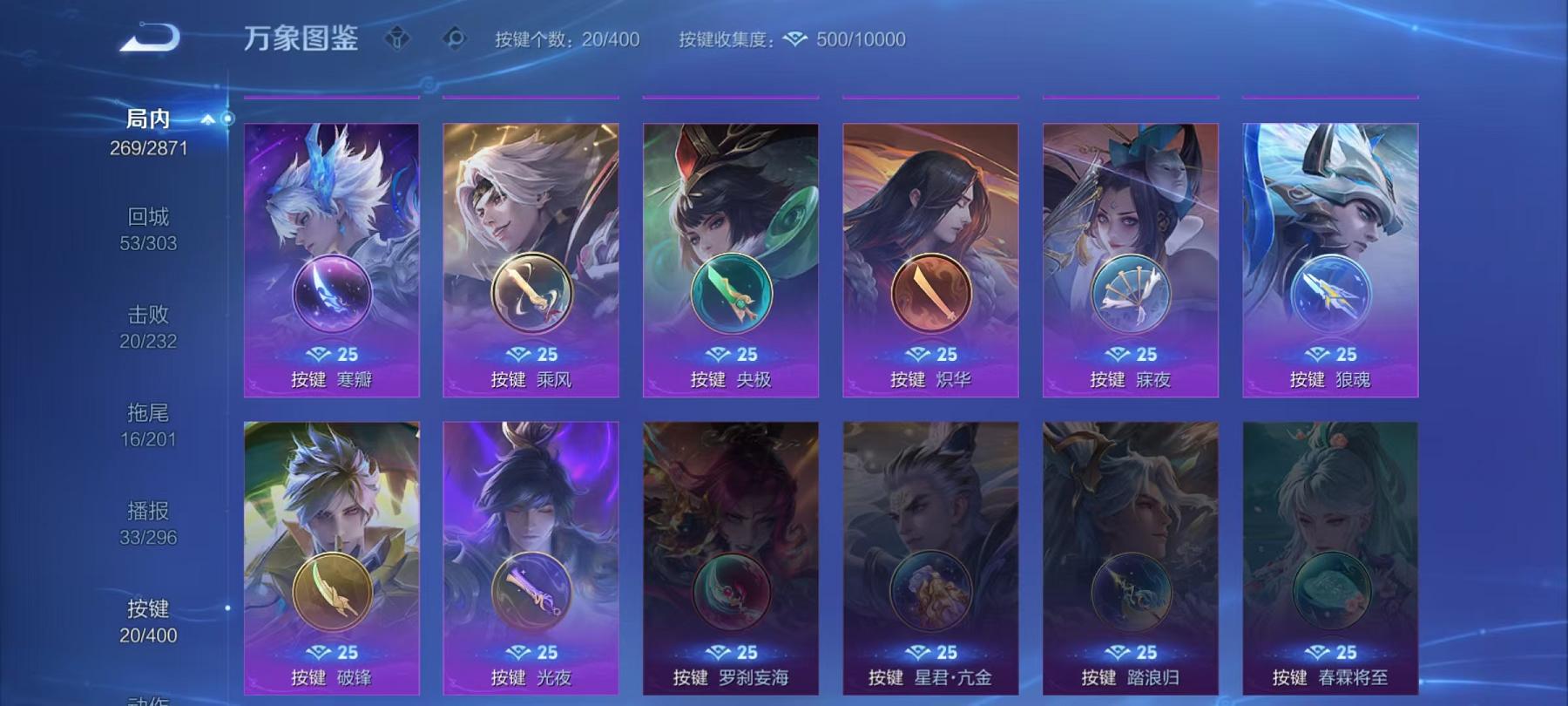Click the gem icon beside 按键收集度 counter
This screenshot has height=706, width=1568.
click(x=793, y=38)
